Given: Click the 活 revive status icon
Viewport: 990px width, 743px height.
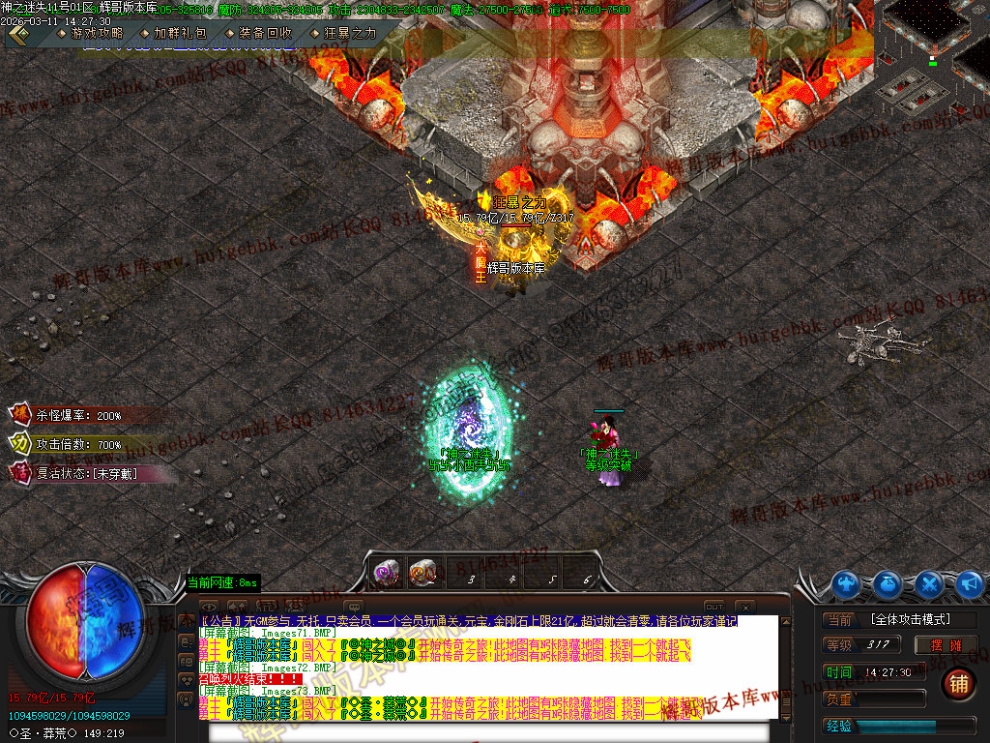Looking at the screenshot, I should click(x=20, y=472).
